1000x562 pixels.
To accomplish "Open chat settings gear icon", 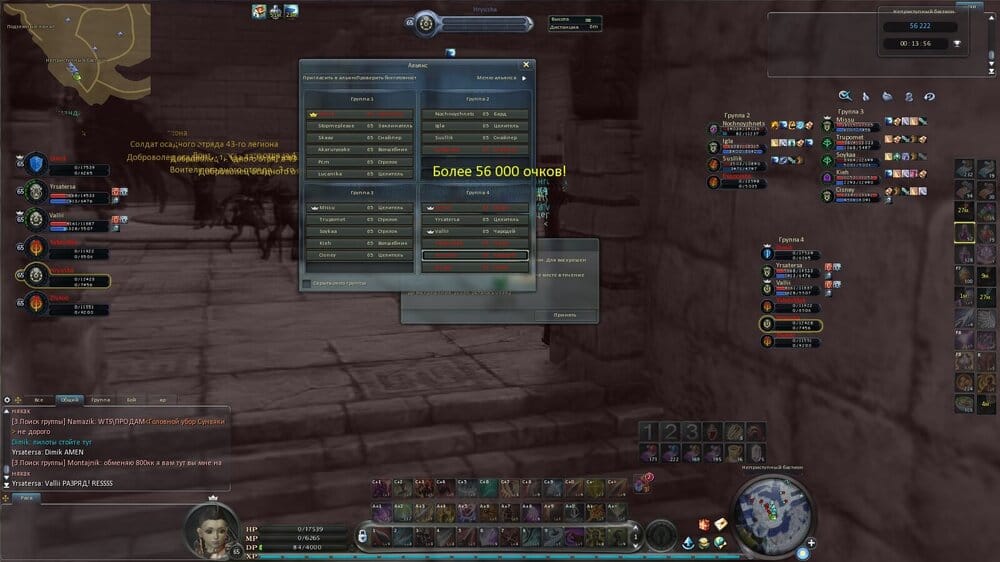I will (7, 400).
